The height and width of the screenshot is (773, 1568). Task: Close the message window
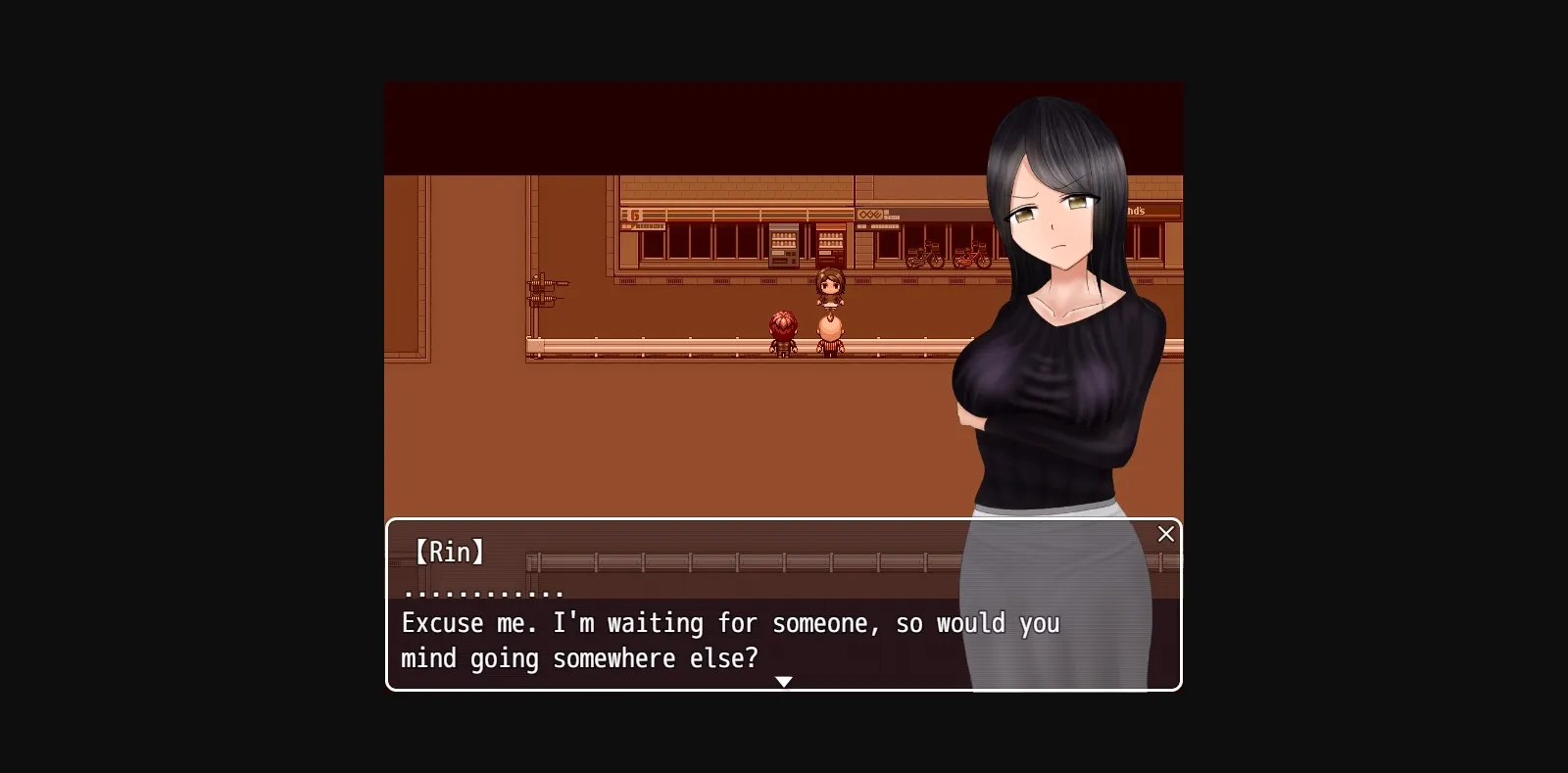tap(1165, 534)
